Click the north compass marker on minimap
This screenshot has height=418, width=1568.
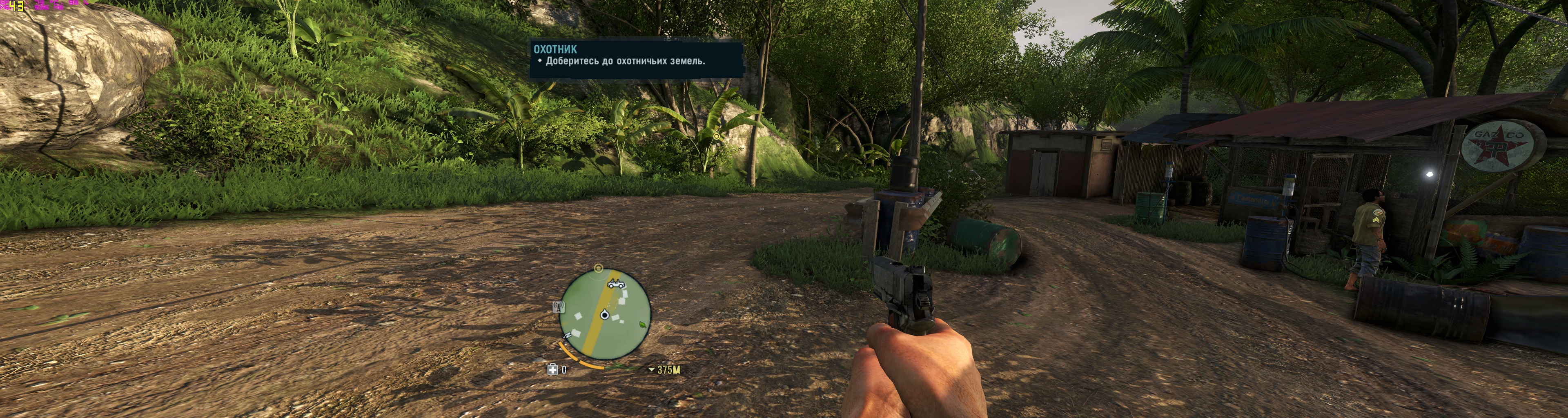tap(568, 335)
